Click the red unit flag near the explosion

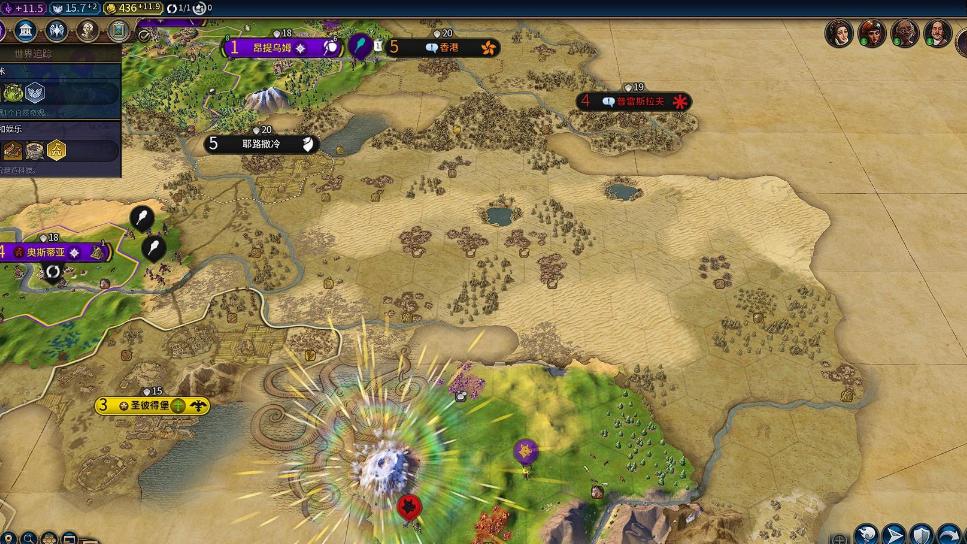tap(408, 507)
